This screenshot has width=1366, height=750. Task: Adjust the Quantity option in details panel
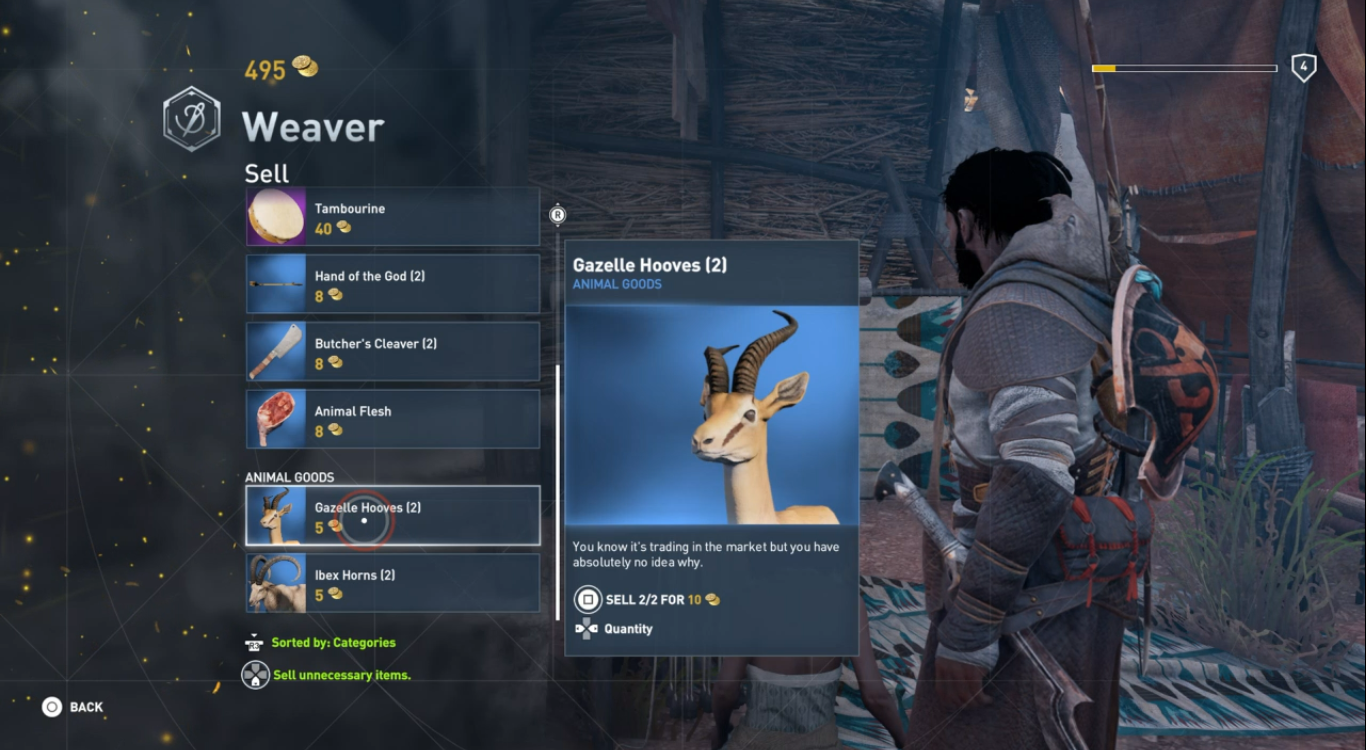[627, 629]
